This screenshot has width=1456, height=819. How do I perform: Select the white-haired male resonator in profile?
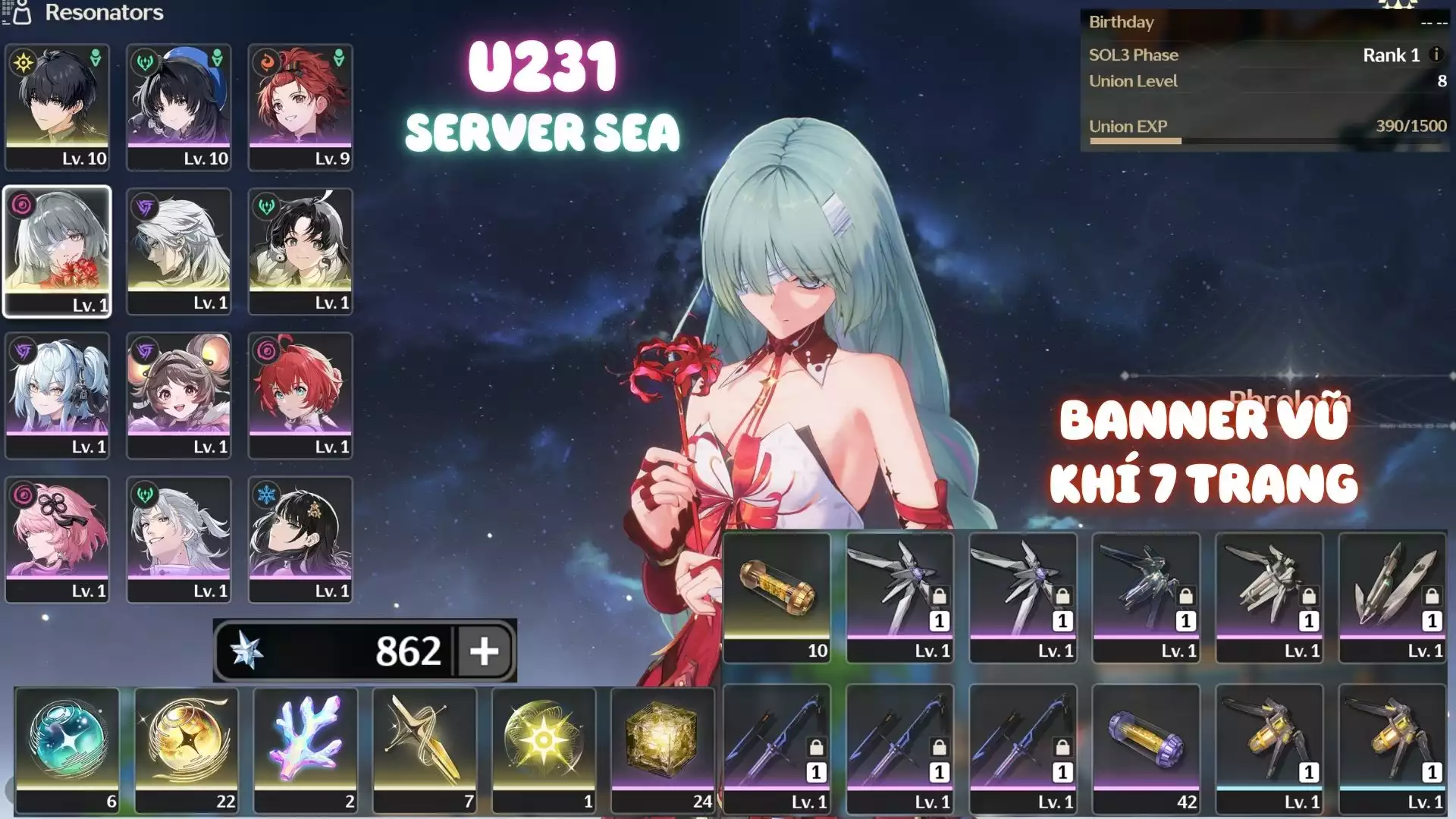(179, 251)
